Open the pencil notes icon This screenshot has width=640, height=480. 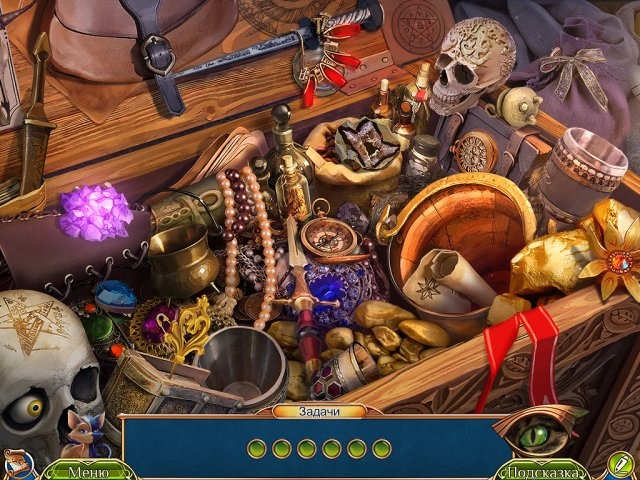coord(620,463)
